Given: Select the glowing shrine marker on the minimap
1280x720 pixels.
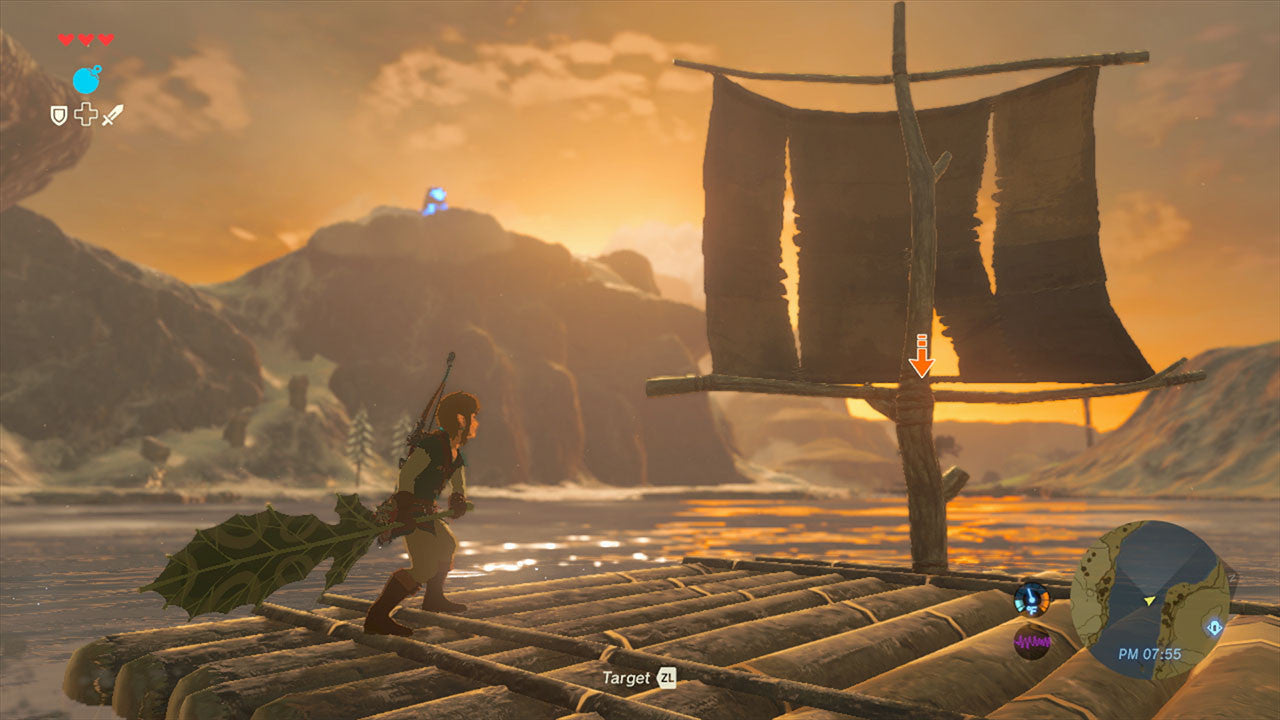Looking at the screenshot, I should [x=1213, y=628].
